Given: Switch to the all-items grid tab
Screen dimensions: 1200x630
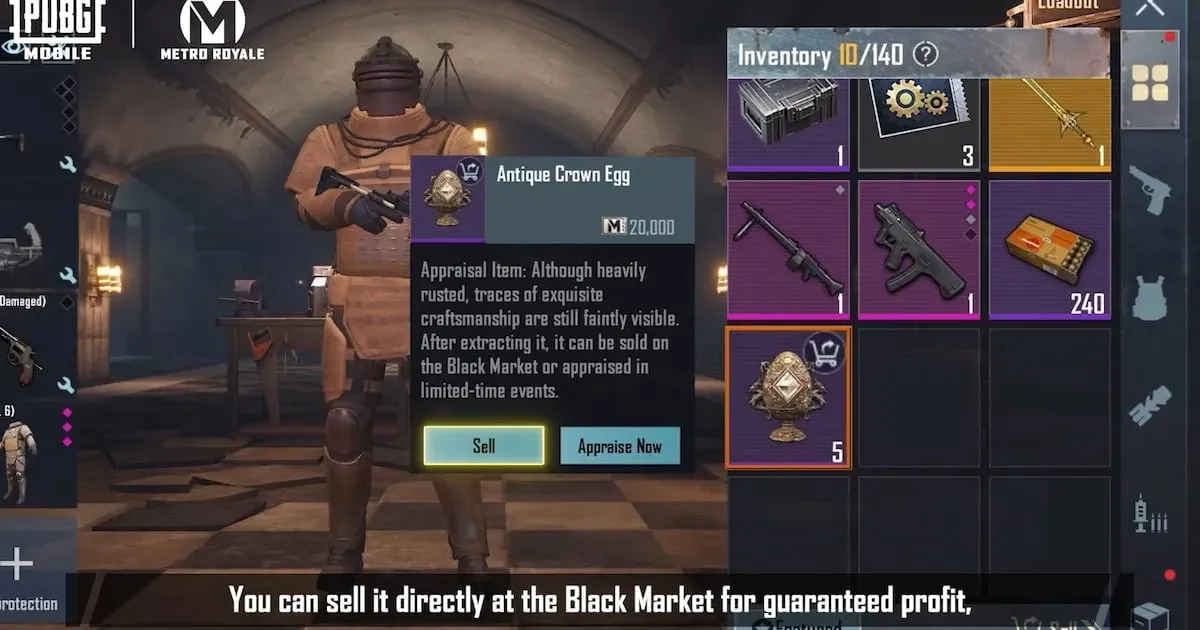Looking at the screenshot, I should point(1150,83).
